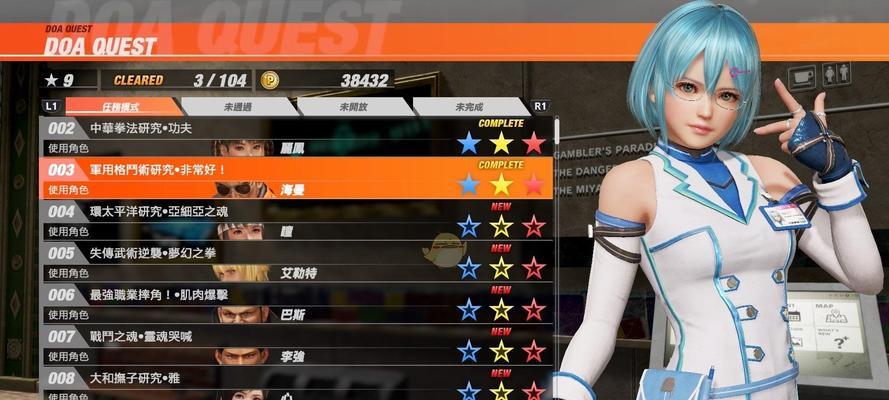889x400 pixels.
Task: Show the 未開放 tab
Action: click(x=354, y=106)
